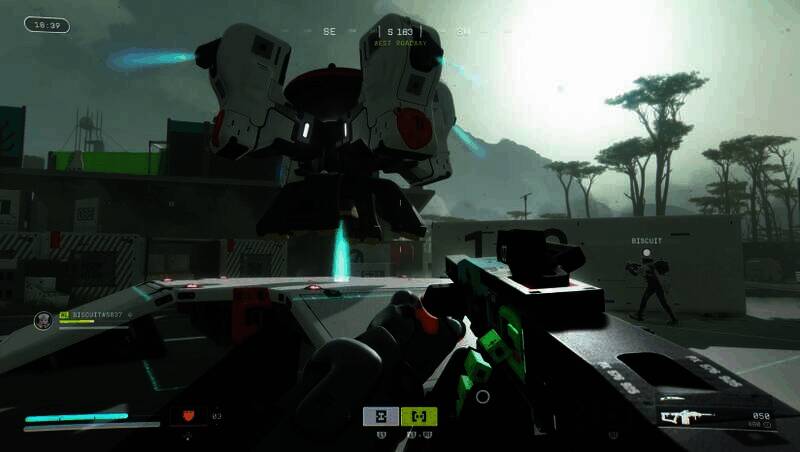
Task: Activate the green highlighted ability icon
Action: [418, 416]
